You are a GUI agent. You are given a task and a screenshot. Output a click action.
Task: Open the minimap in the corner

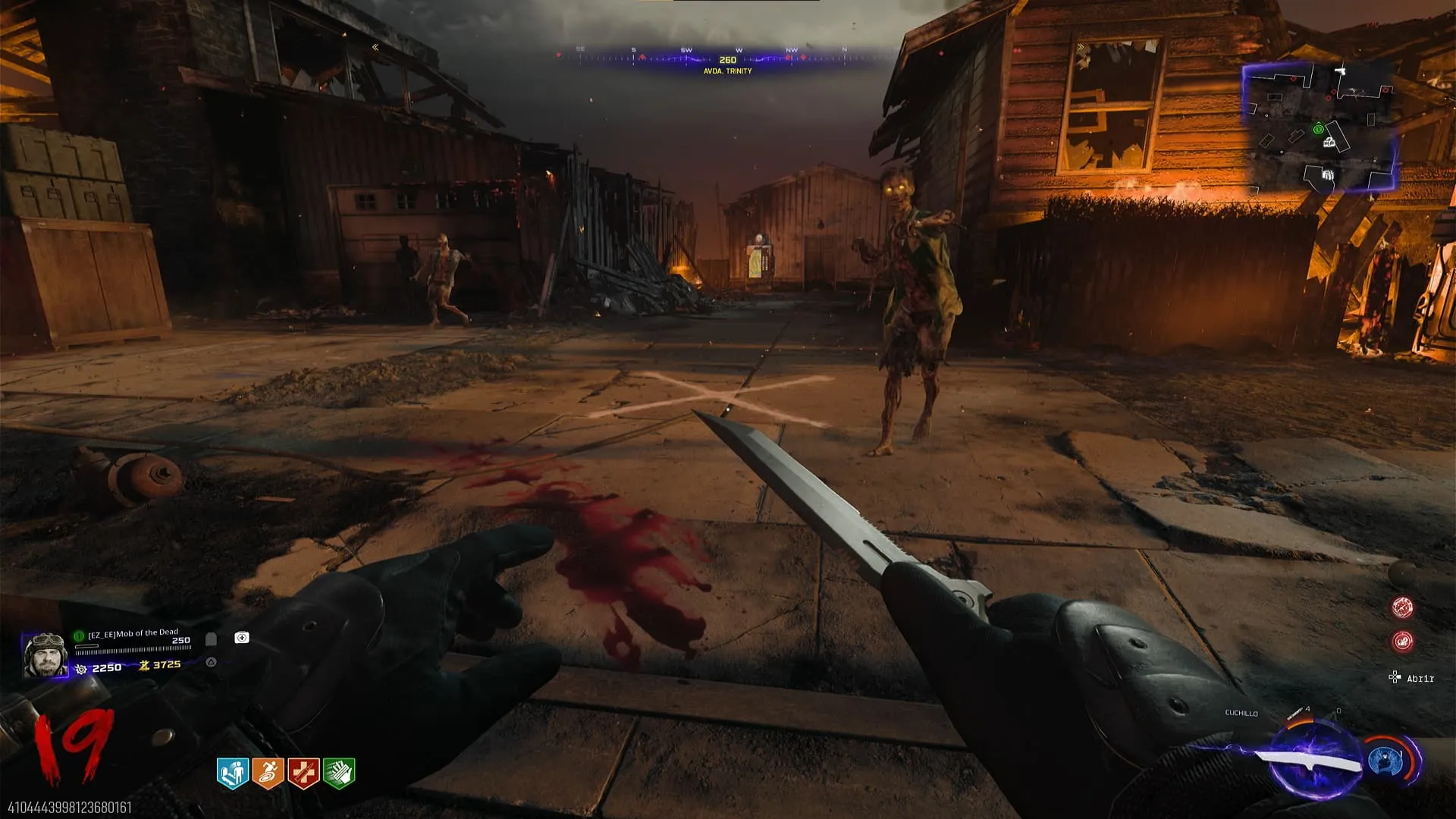pyautogui.click(x=1319, y=127)
